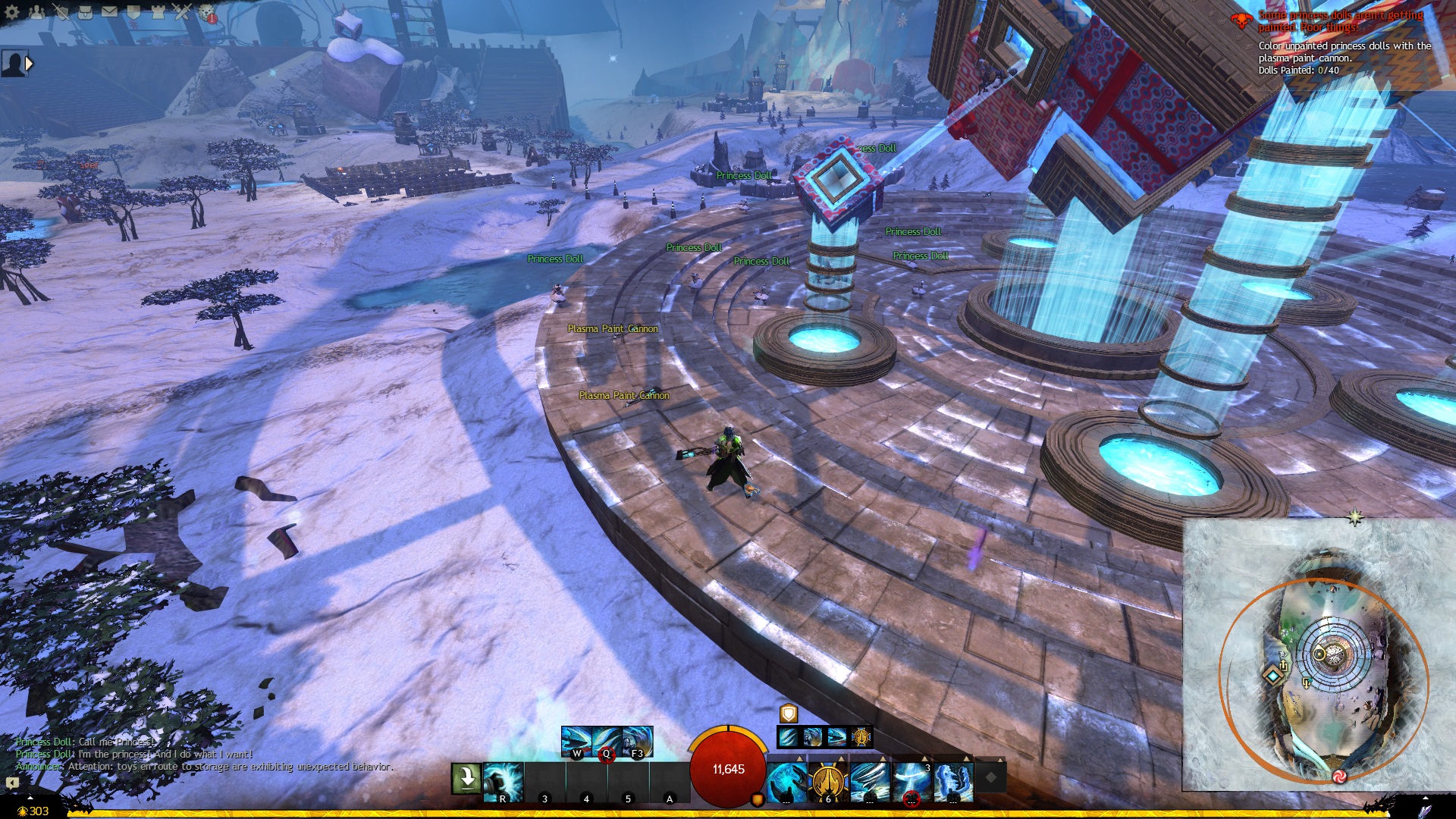This screenshot has width=1456, height=819.
Task: Open the Black Lion Trading Post lion icon
Action: point(206,12)
